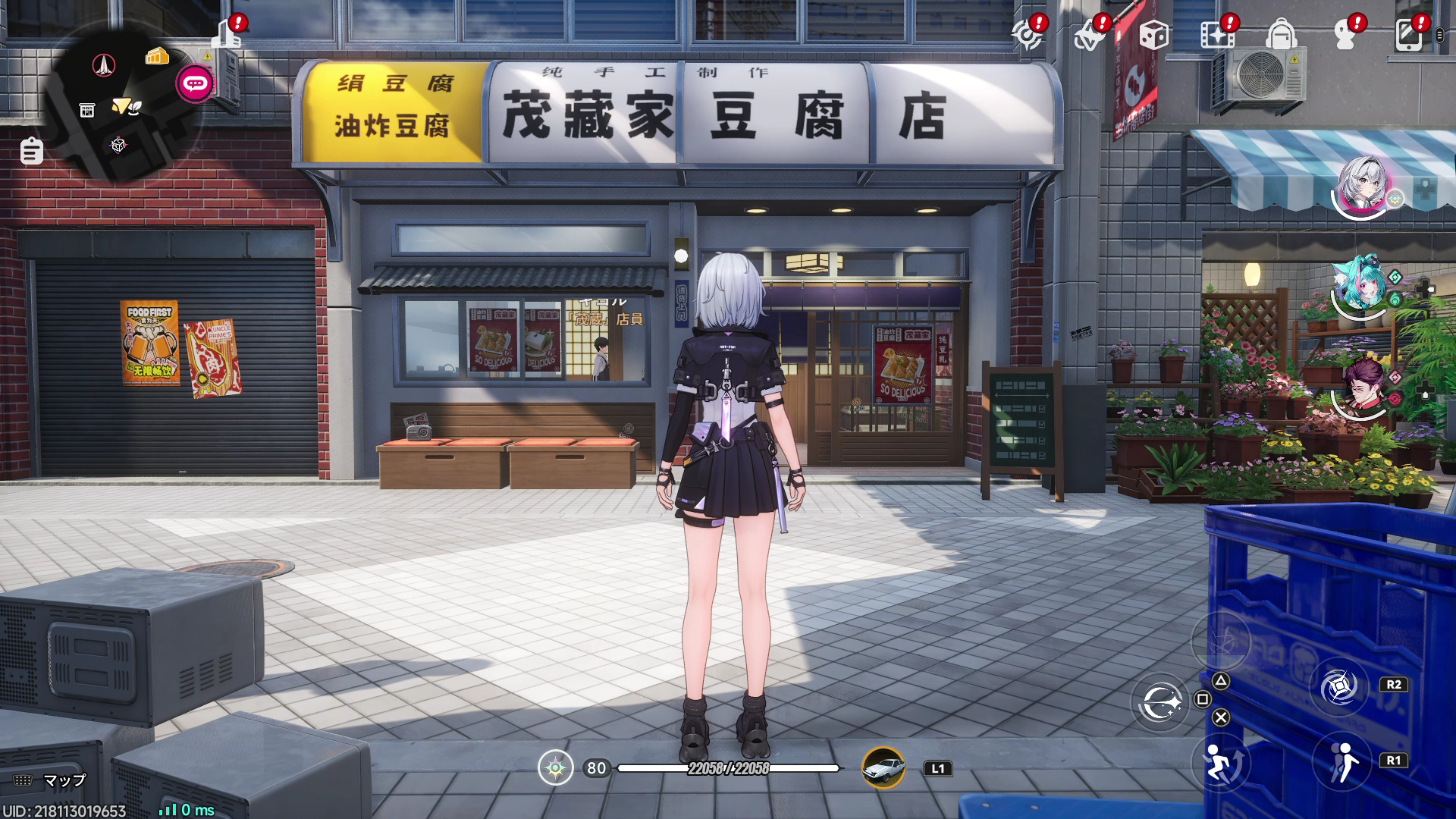Open the pink chat bubble icon by the minimap
1456x819 pixels.
pyautogui.click(x=194, y=84)
